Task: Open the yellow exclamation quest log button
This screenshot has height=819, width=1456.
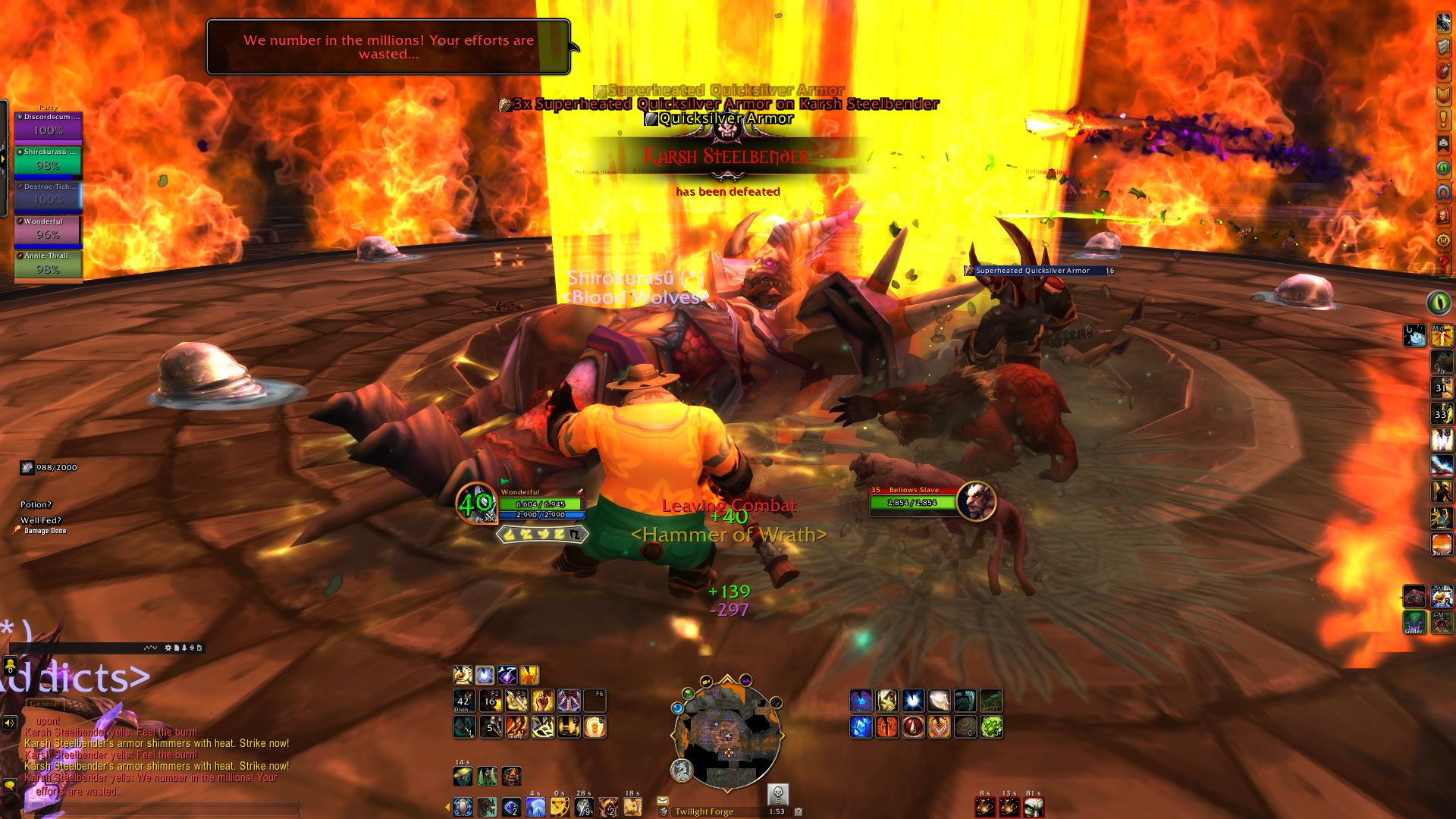Action: tap(1443, 119)
